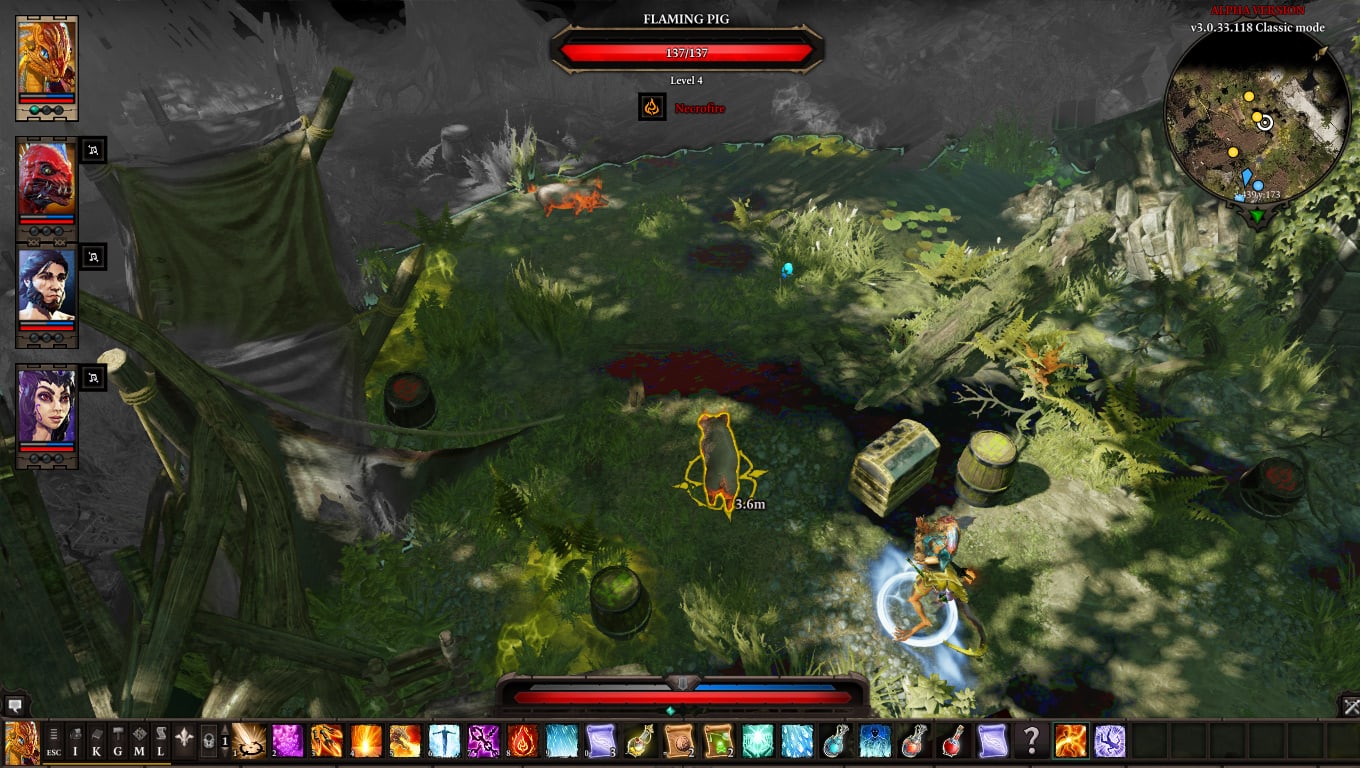Click the question mark hotbar slot

(x=1031, y=741)
